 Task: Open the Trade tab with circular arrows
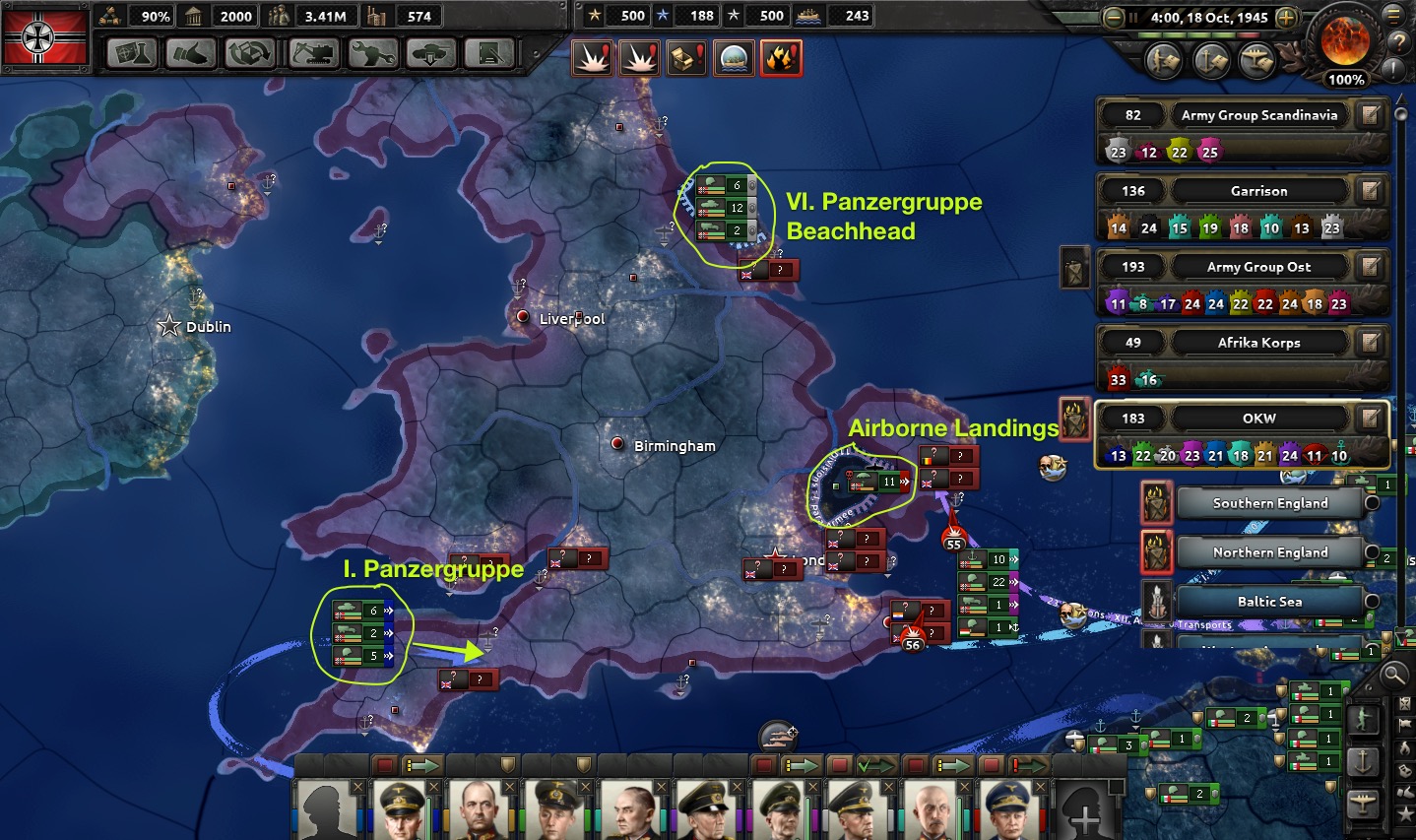point(249,53)
